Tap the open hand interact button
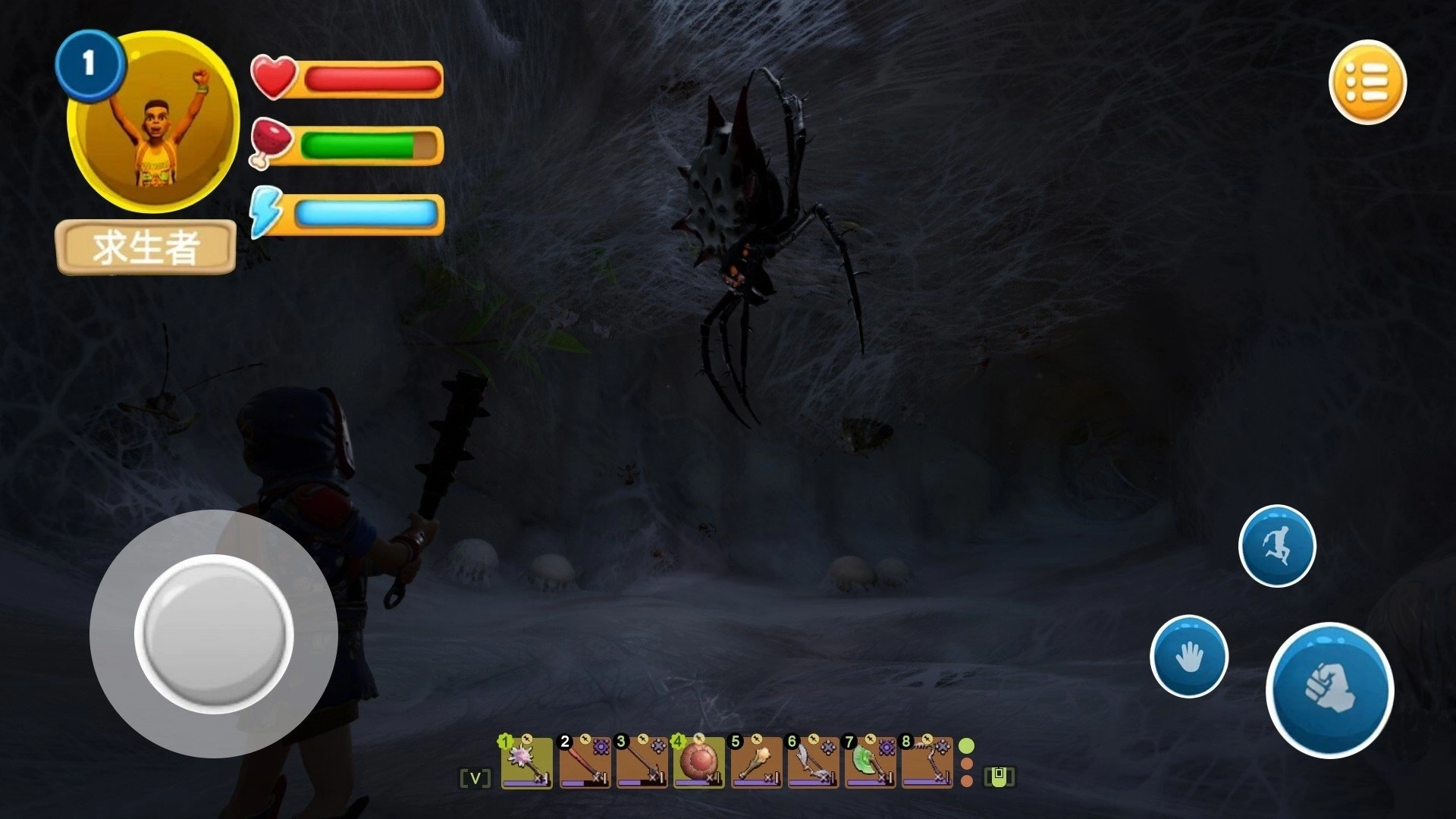Screen dimensions: 1456x819 click(1188, 656)
